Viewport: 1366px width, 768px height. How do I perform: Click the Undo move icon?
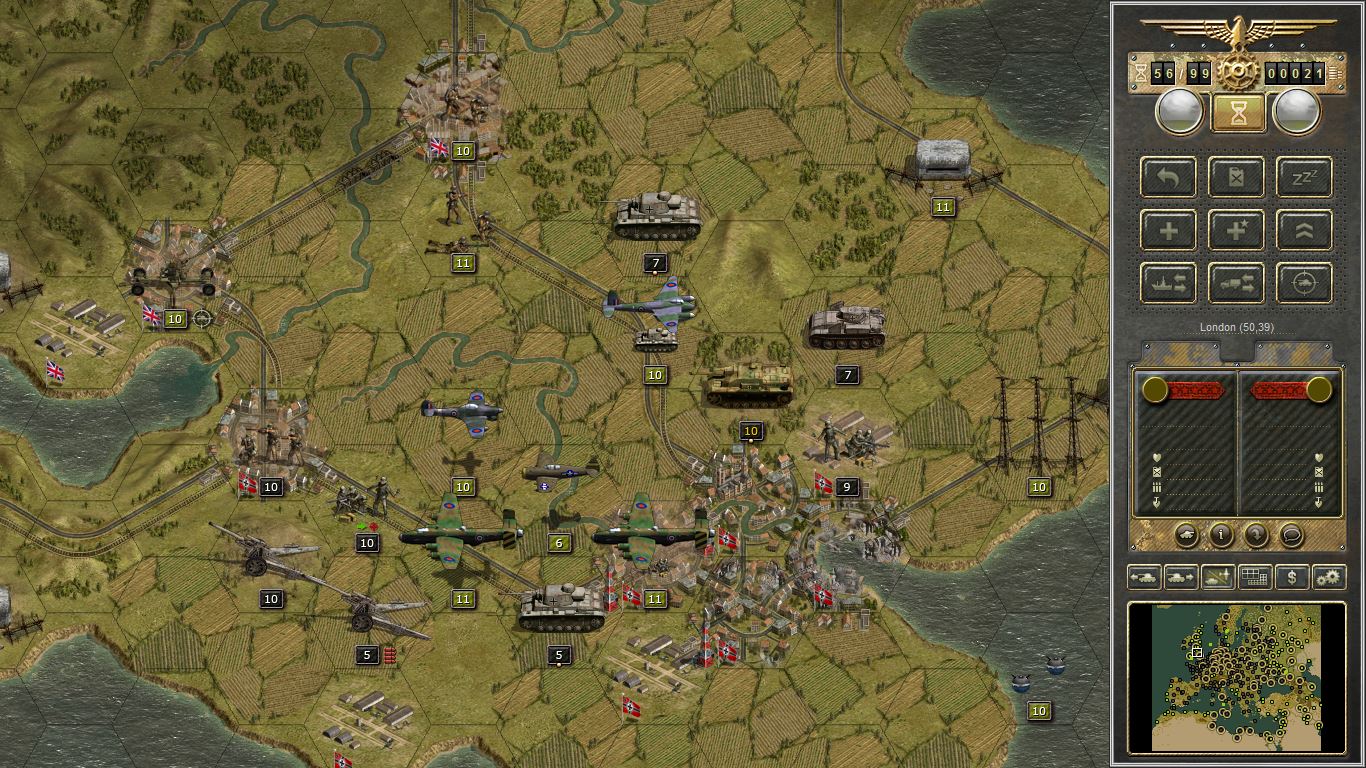point(1168,178)
